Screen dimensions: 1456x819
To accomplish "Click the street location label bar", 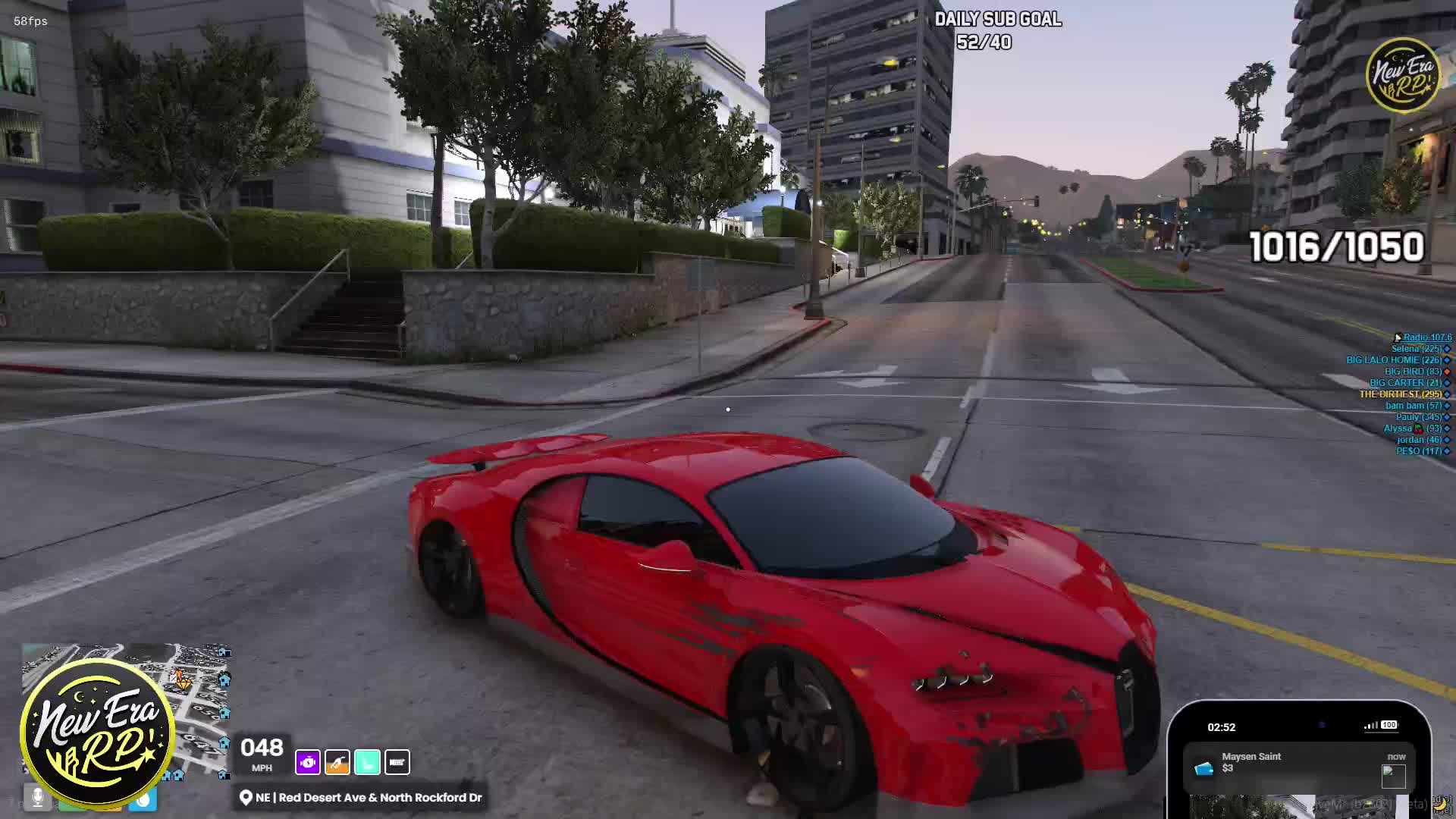I will (x=361, y=798).
